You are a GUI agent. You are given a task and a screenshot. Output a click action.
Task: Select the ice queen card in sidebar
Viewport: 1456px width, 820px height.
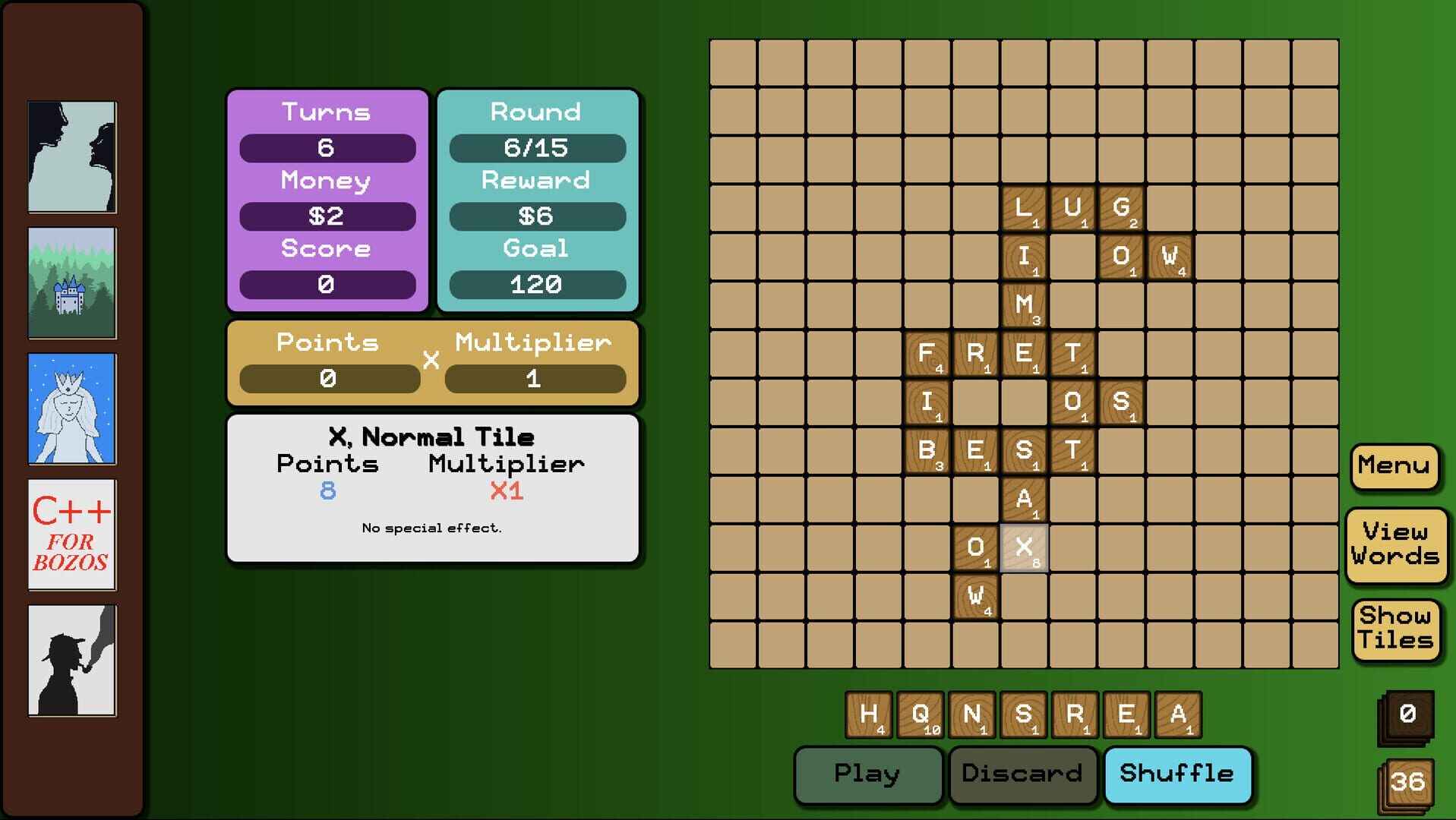[72, 408]
